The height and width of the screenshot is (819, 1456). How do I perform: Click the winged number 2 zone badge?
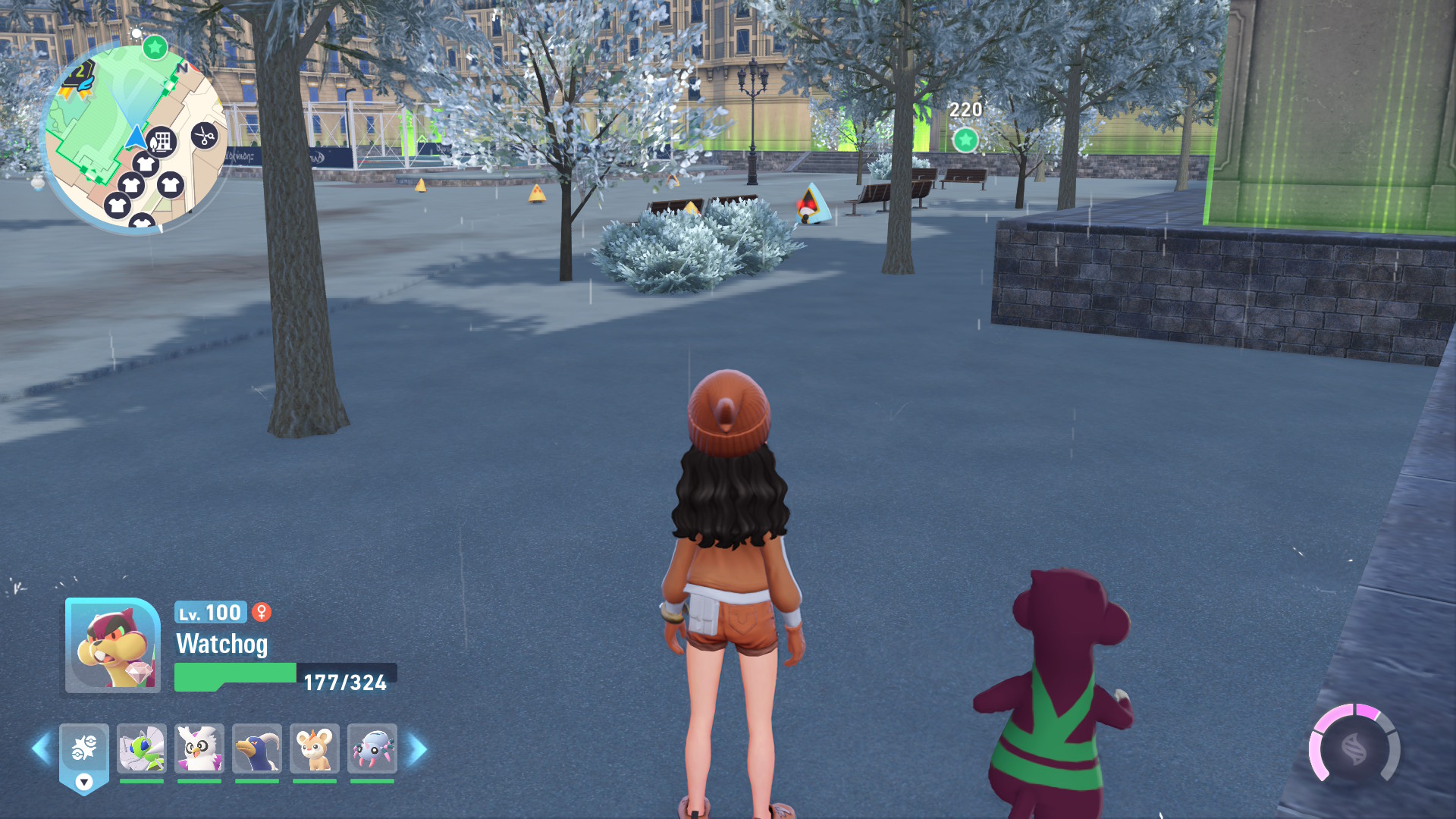point(79,77)
